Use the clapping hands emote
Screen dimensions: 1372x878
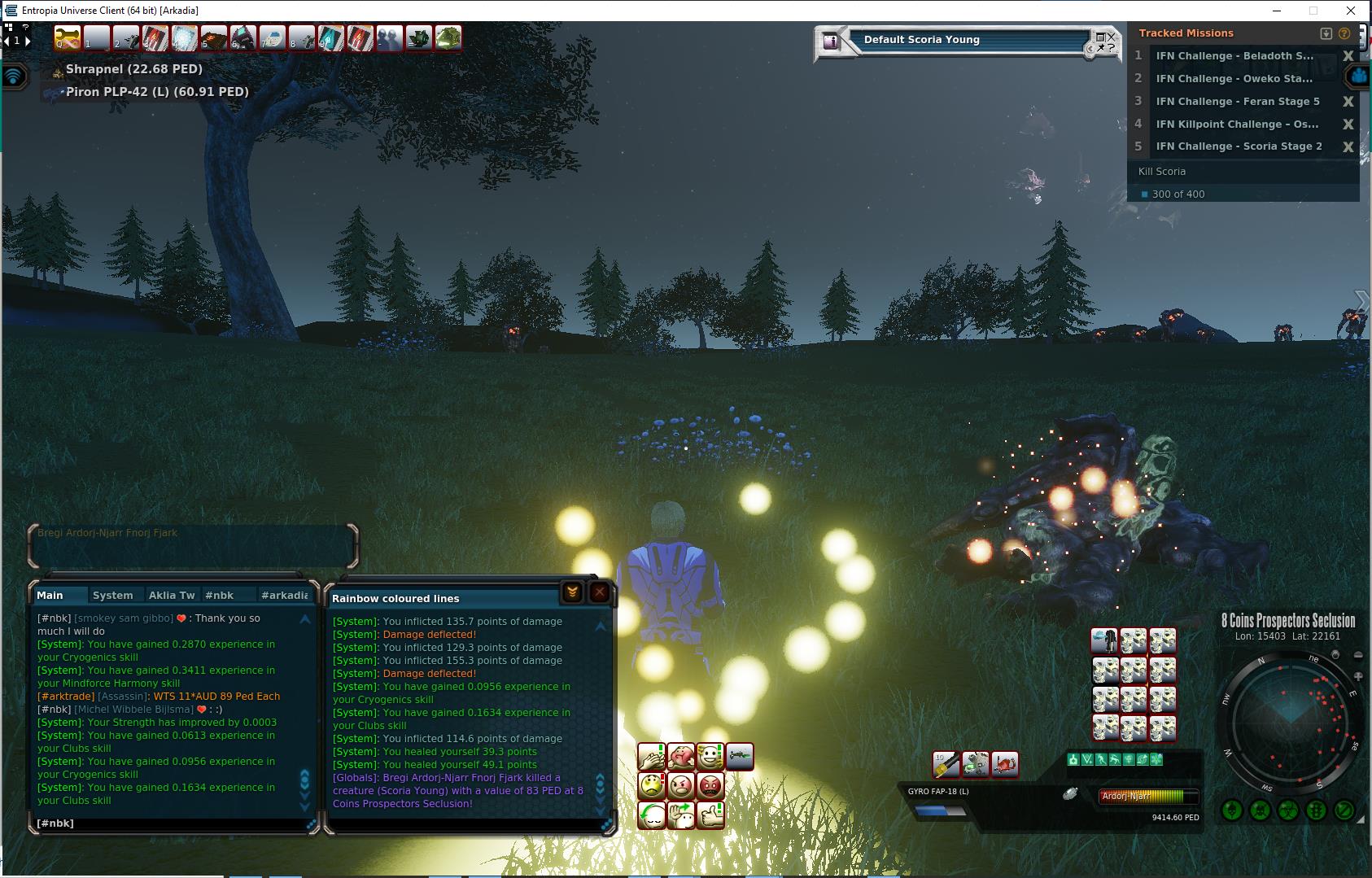pos(652,758)
